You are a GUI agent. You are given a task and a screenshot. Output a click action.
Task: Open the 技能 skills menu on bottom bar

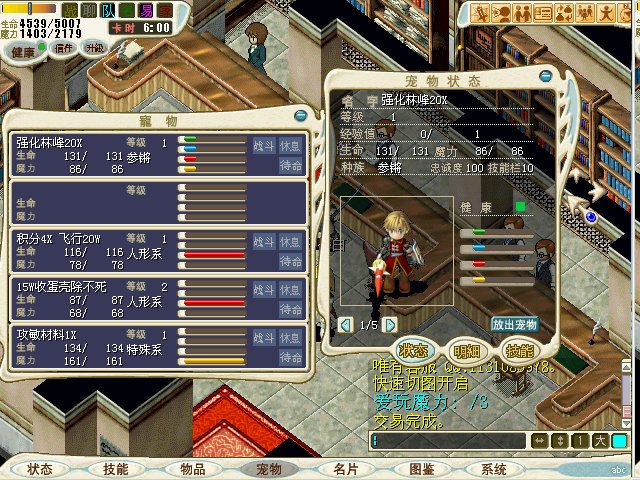tap(116, 469)
